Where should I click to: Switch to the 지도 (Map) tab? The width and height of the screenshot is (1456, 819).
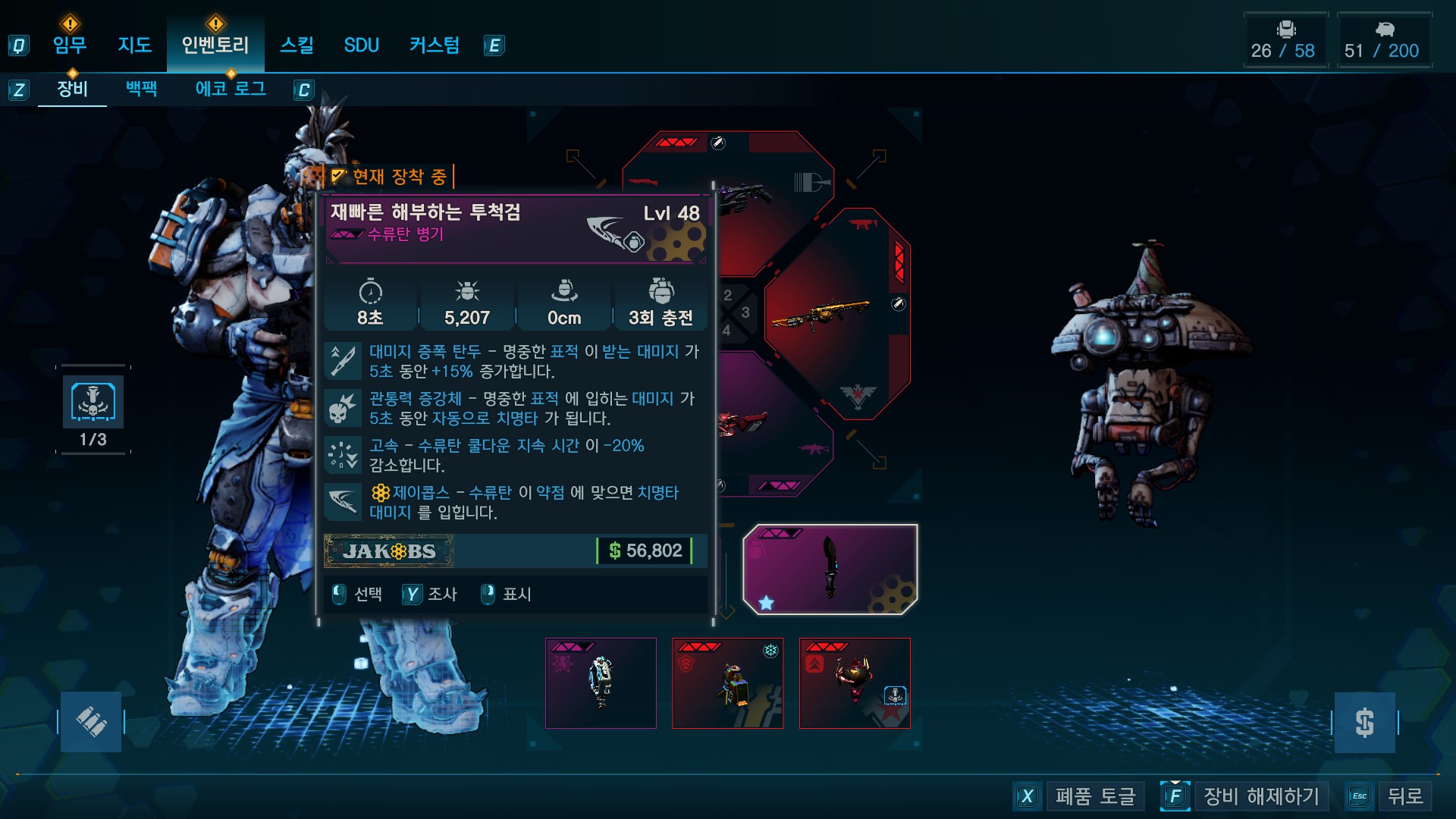click(x=135, y=45)
